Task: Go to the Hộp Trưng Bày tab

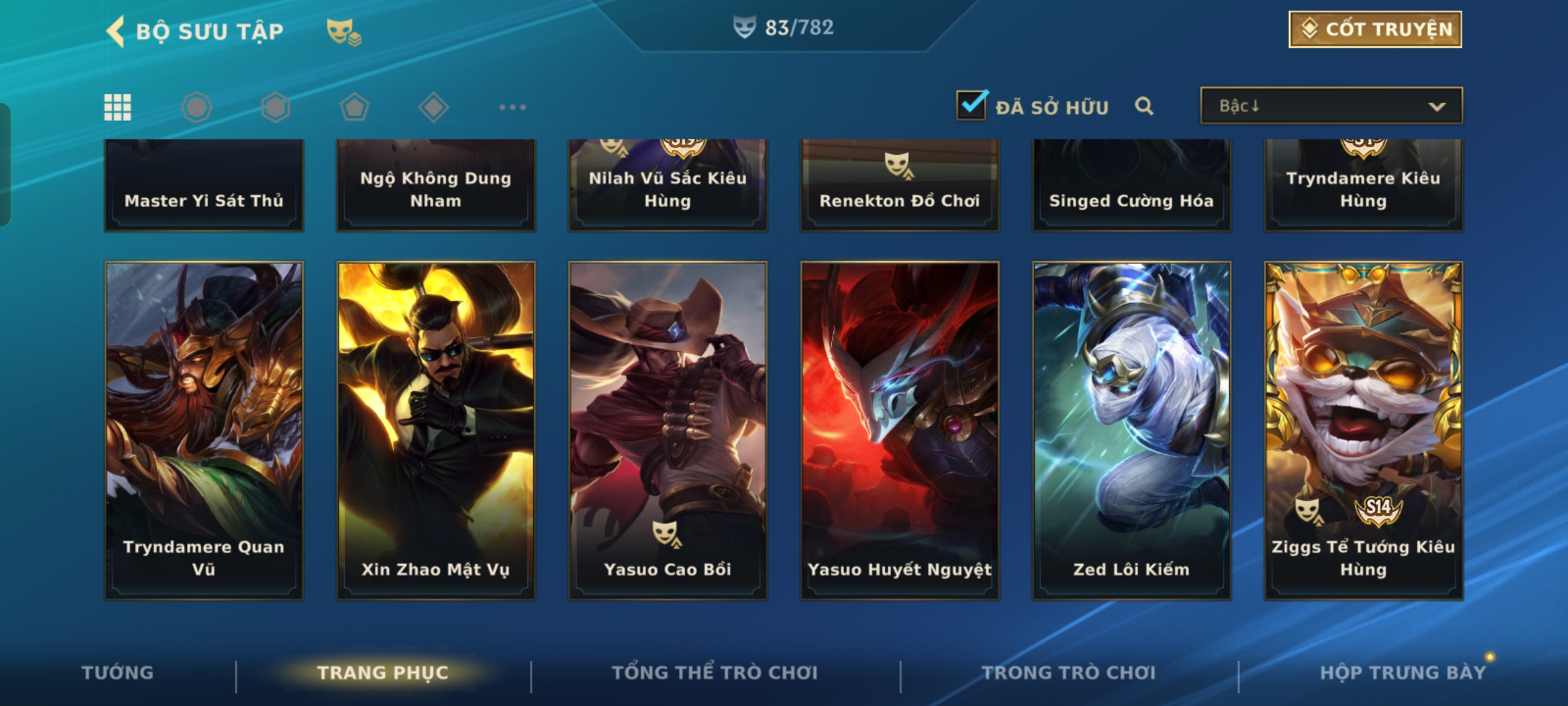Action: [1402, 673]
